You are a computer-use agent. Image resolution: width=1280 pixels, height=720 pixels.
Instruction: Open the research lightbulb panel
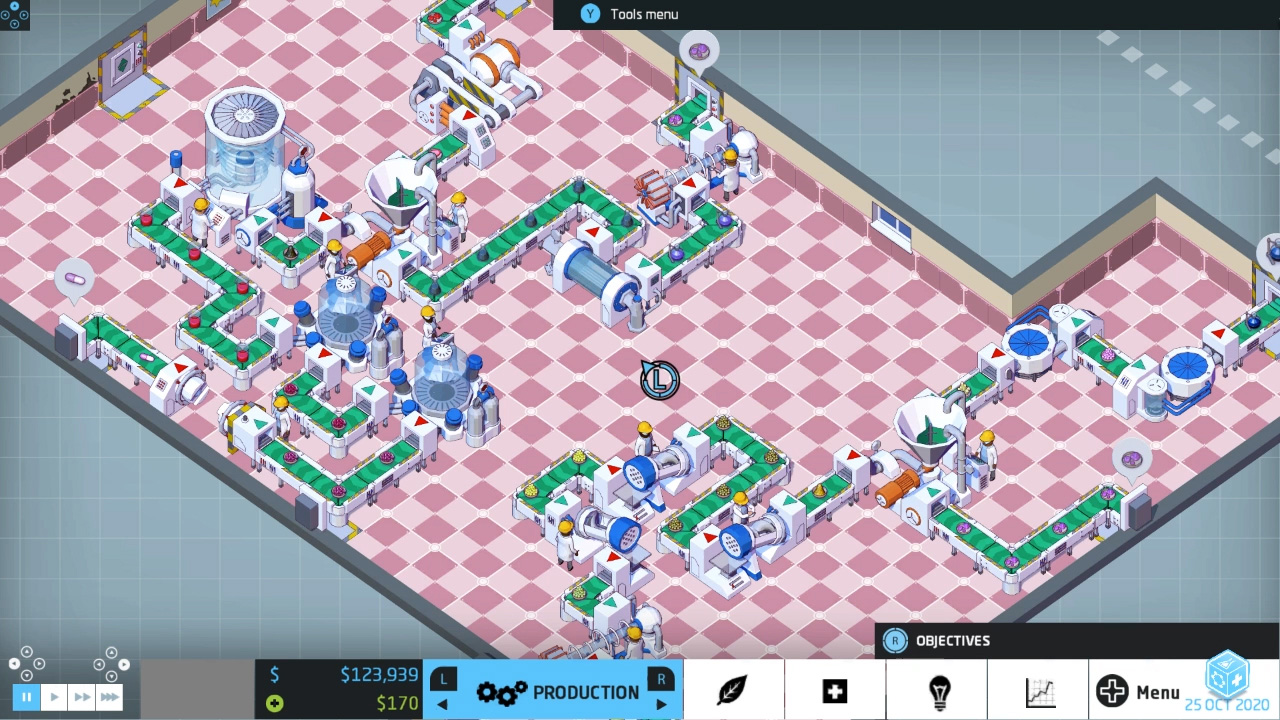coord(938,690)
